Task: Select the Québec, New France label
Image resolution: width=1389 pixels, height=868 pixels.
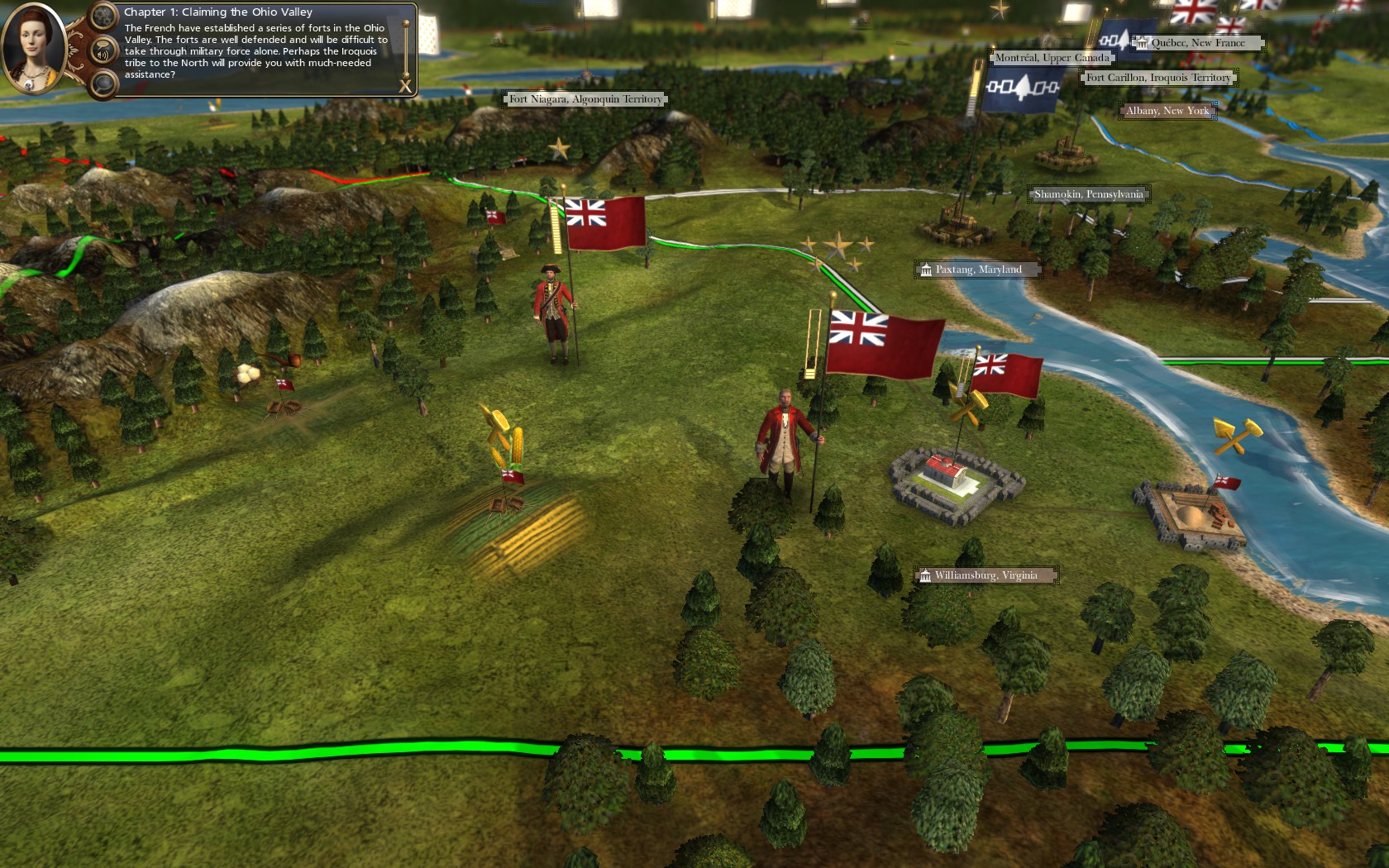Action: click(1197, 43)
